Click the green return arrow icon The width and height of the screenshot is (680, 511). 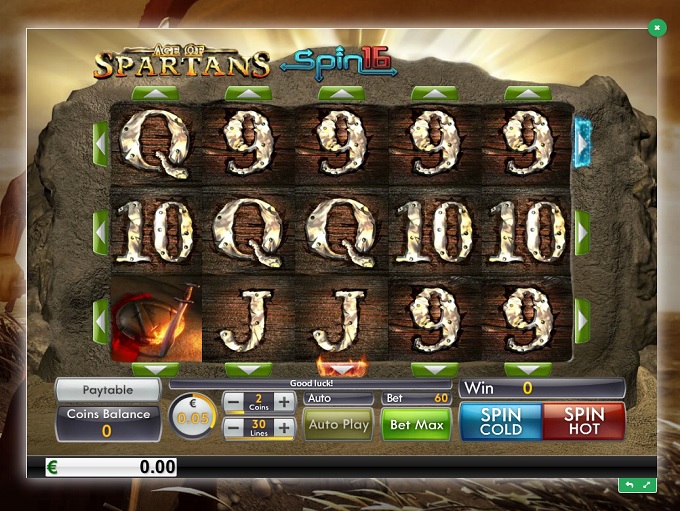(x=628, y=485)
